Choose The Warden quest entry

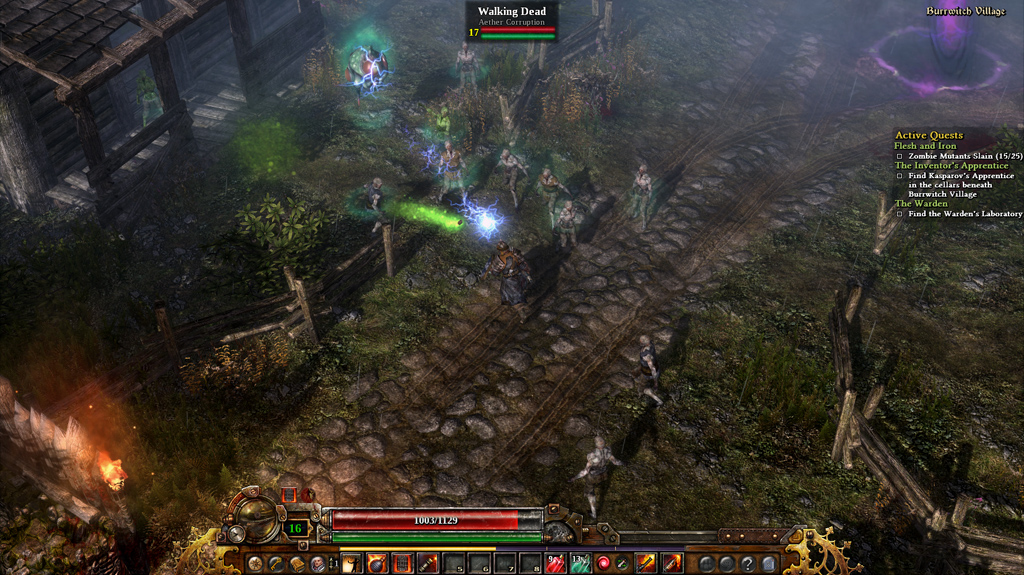click(x=921, y=204)
